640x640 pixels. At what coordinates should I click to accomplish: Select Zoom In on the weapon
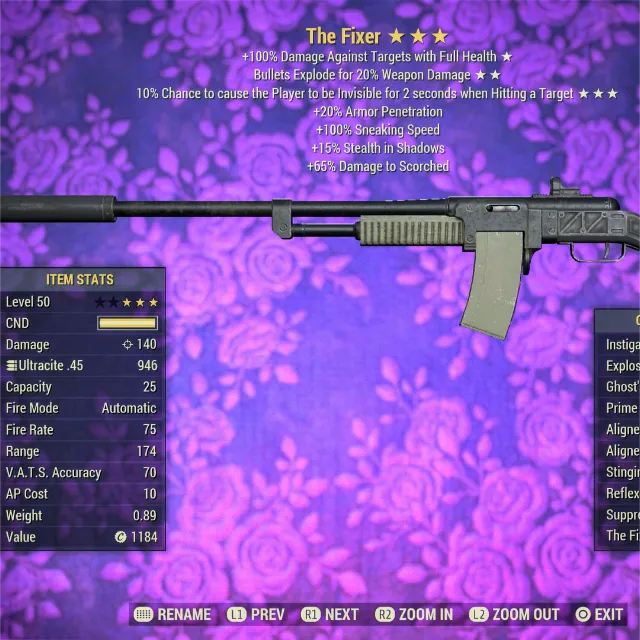coord(414,614)
